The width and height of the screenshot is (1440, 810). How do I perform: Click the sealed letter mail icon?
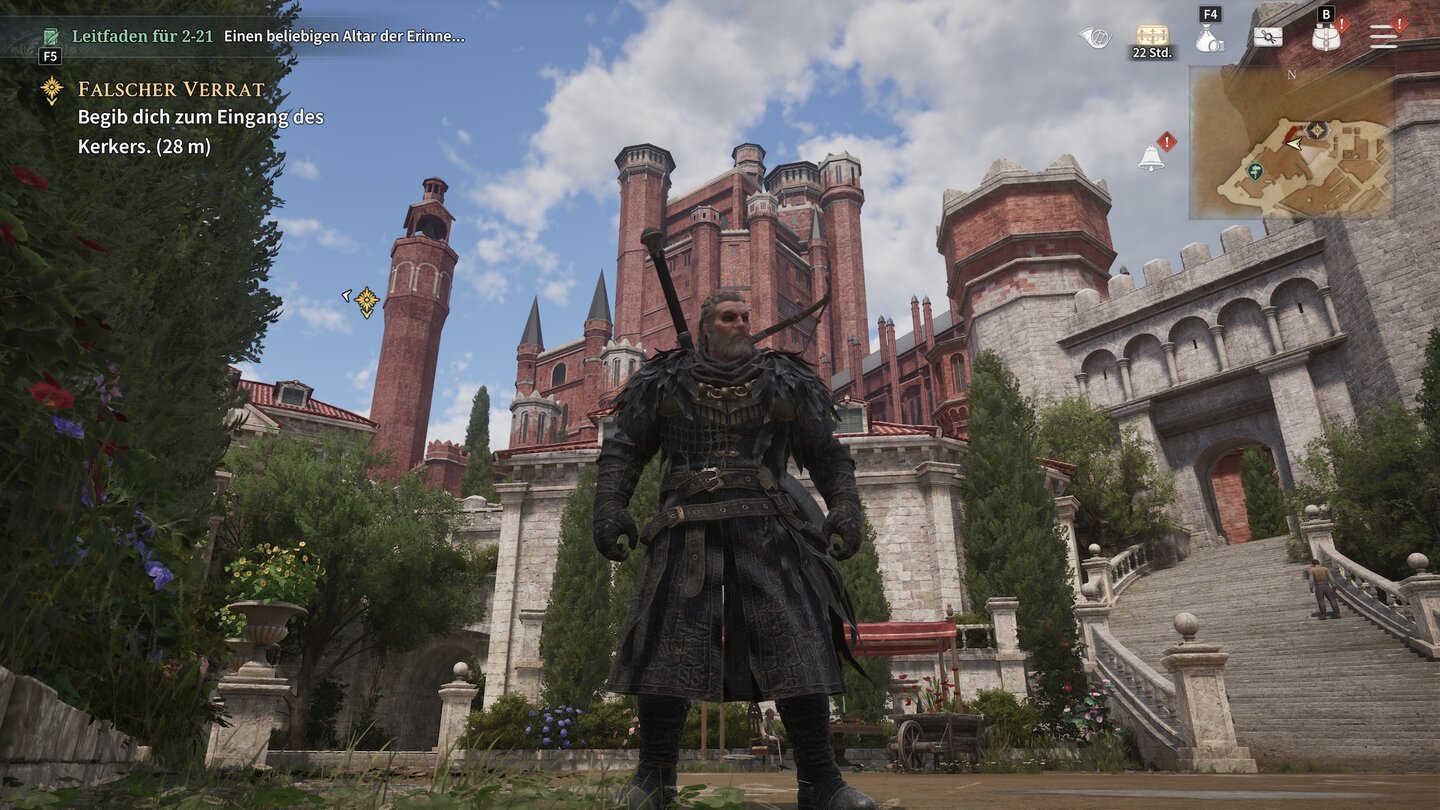[x=1268, y=37]
